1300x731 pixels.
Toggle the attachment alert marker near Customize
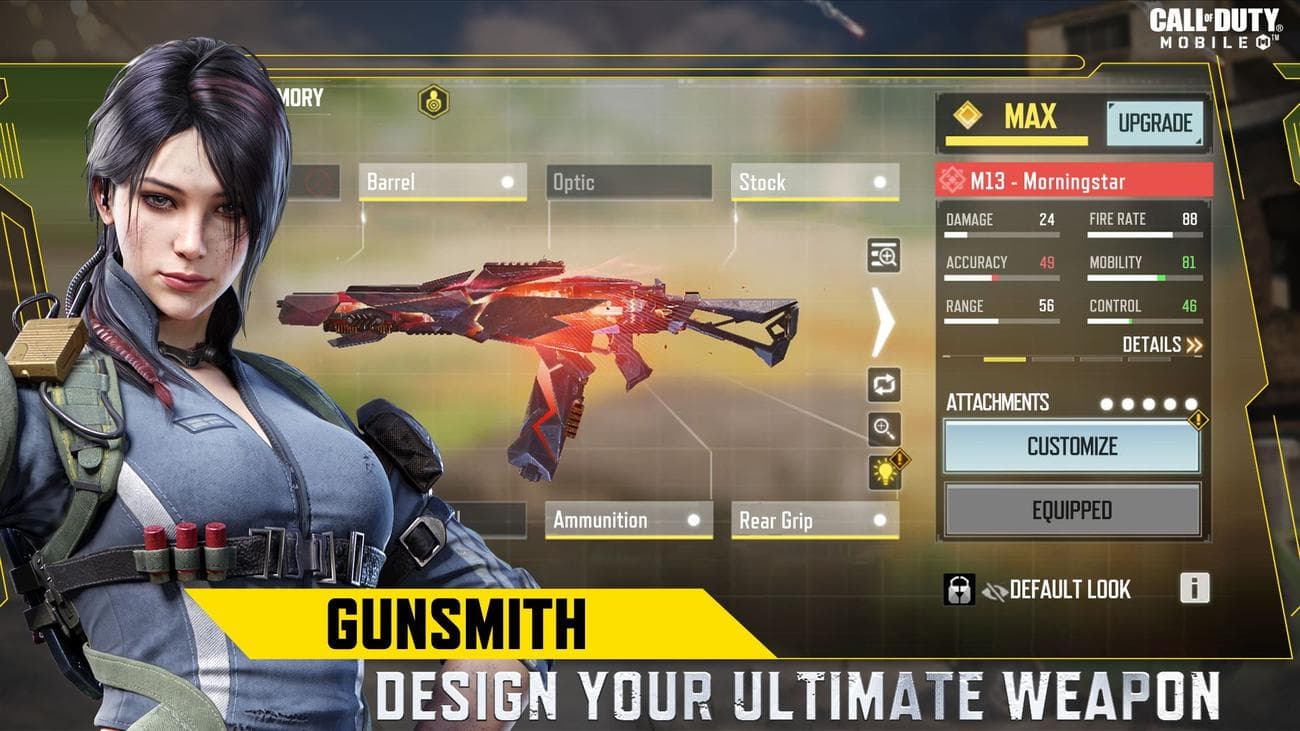pos(1197,422)
